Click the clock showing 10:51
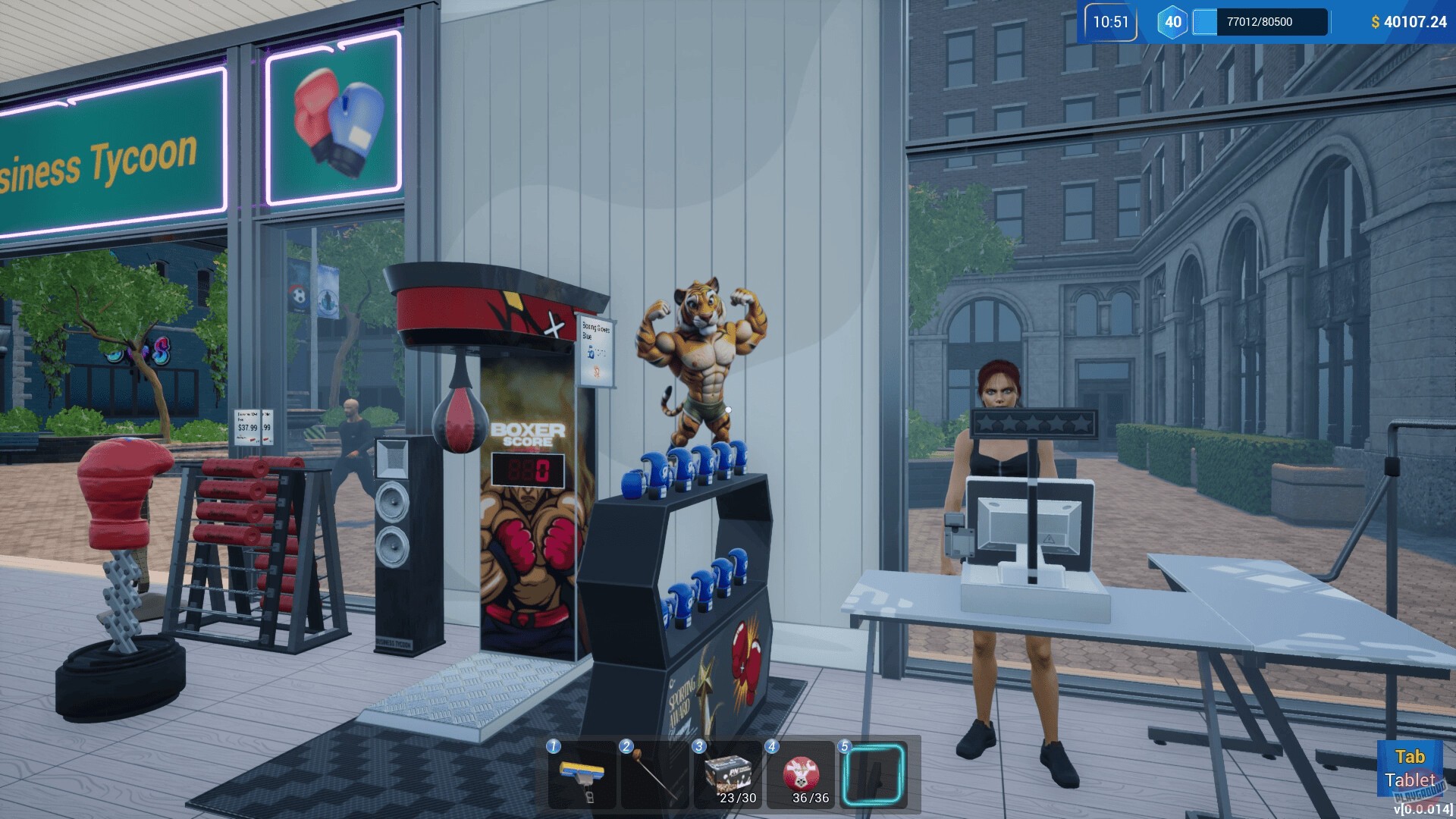 click(1109, 22)
